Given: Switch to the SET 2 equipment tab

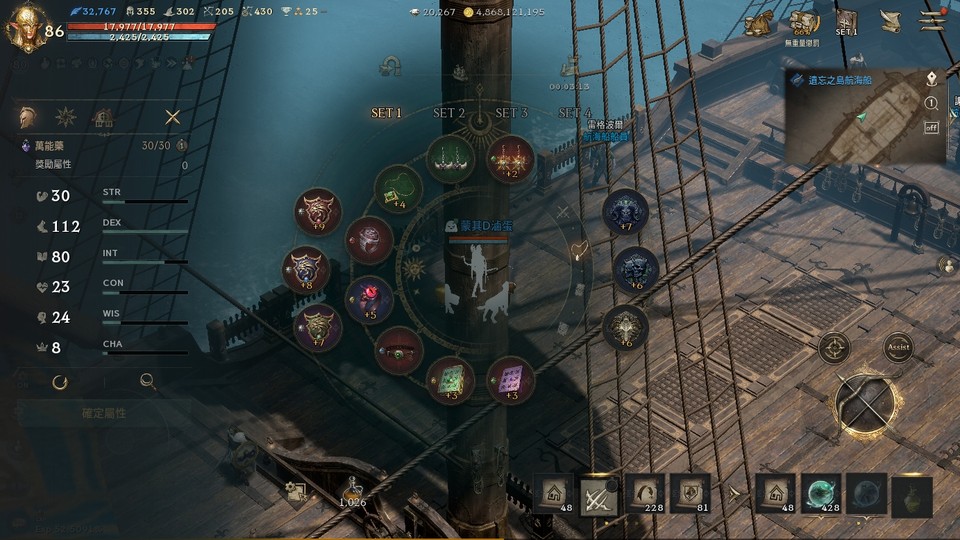Looking at the screenshot, I should pyautogui.click(x=449, y=113).
